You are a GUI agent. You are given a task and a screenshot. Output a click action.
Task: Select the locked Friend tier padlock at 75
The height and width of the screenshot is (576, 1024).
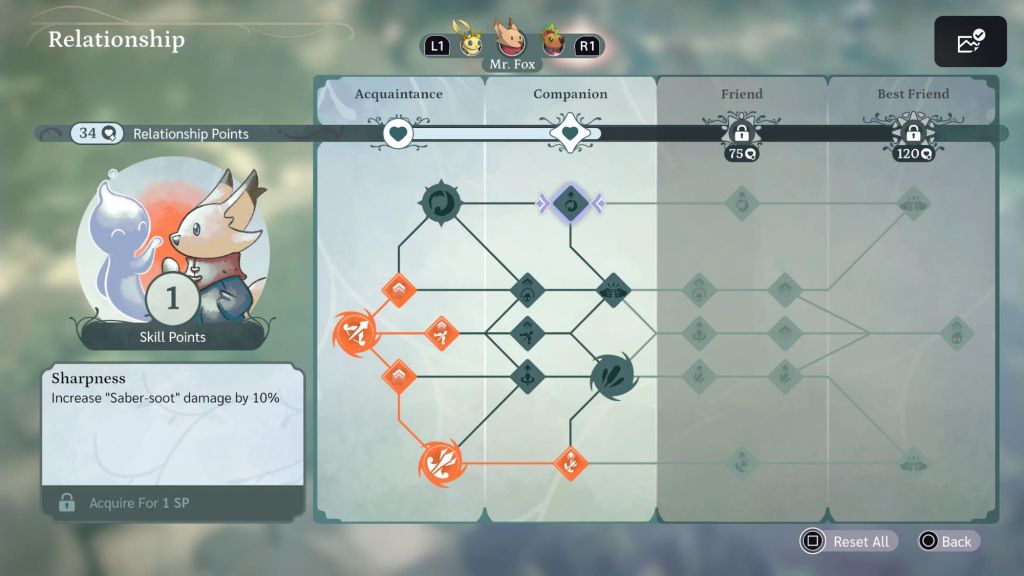(x=741, y=133)
